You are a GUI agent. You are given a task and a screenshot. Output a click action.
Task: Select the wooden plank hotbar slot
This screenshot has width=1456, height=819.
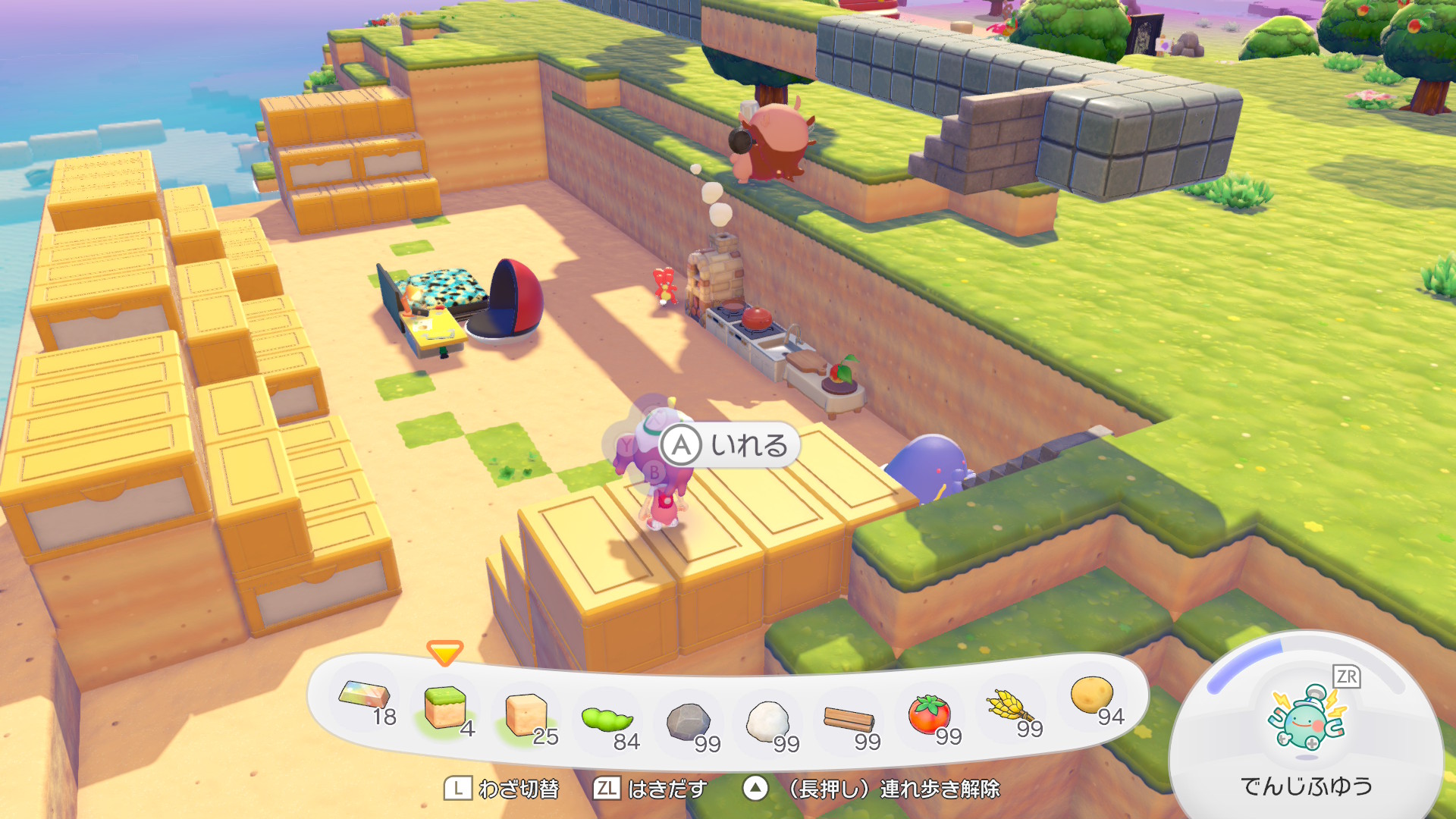point(849,719)
